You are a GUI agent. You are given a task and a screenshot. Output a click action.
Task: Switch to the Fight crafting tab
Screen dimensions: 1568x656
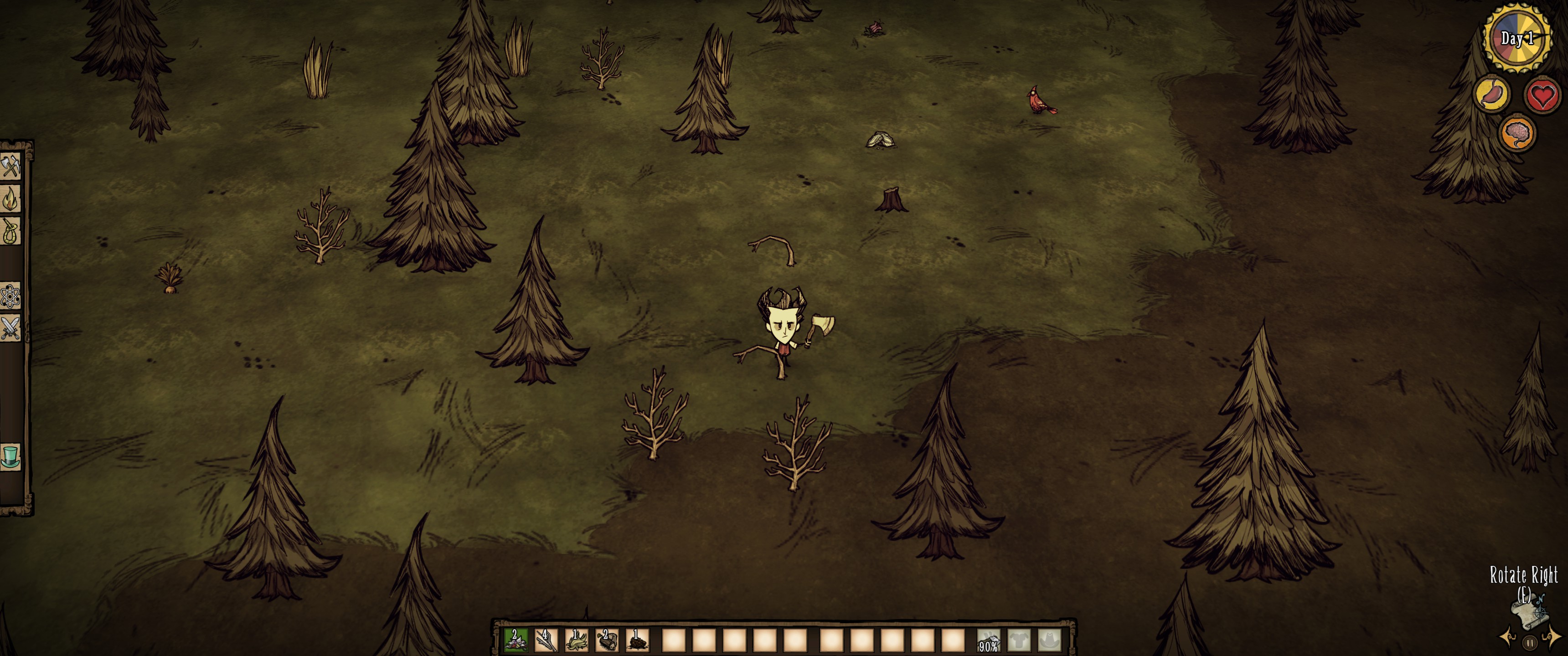pos(10,328)
